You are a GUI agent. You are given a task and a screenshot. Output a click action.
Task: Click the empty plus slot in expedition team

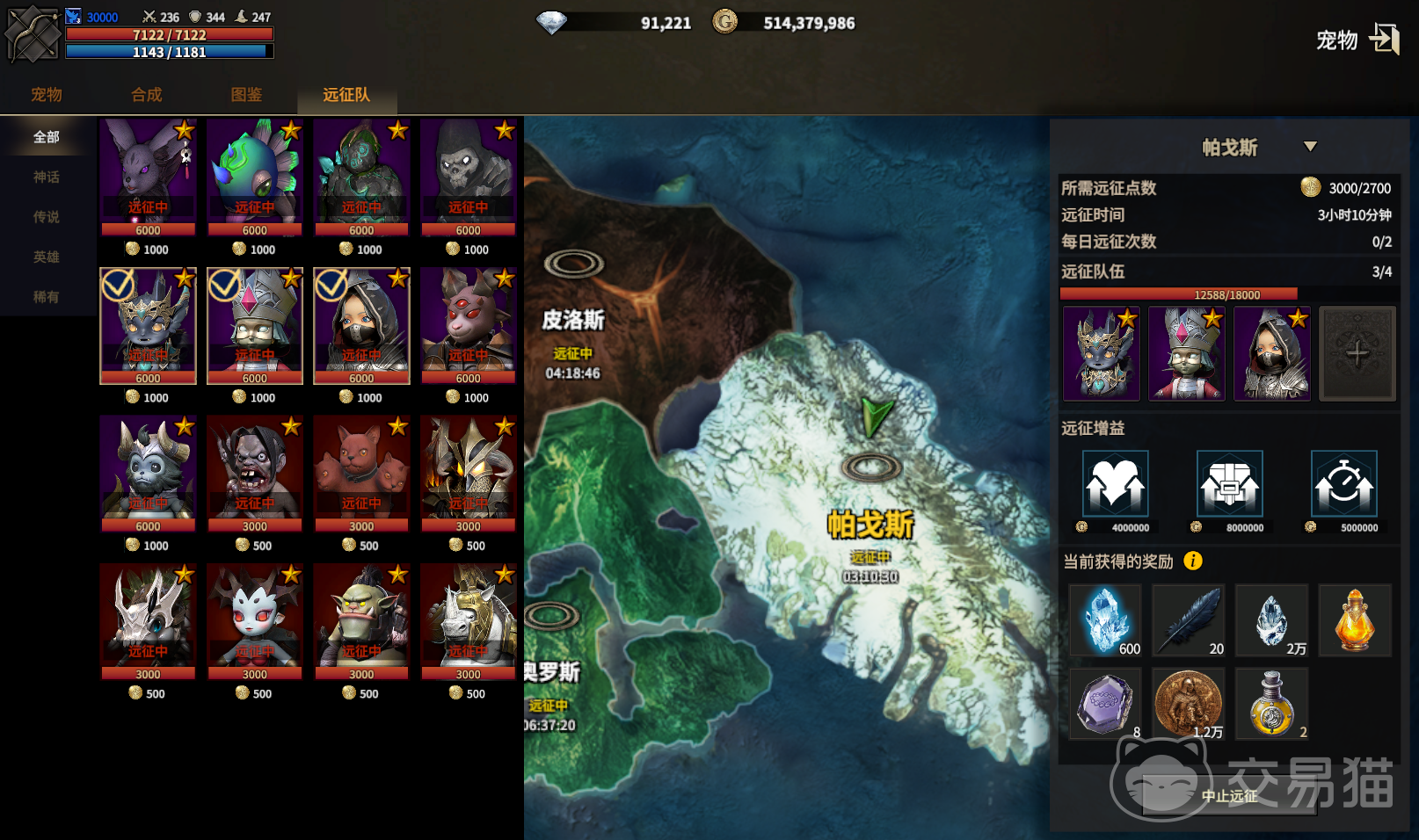[x=1357, y=354]
